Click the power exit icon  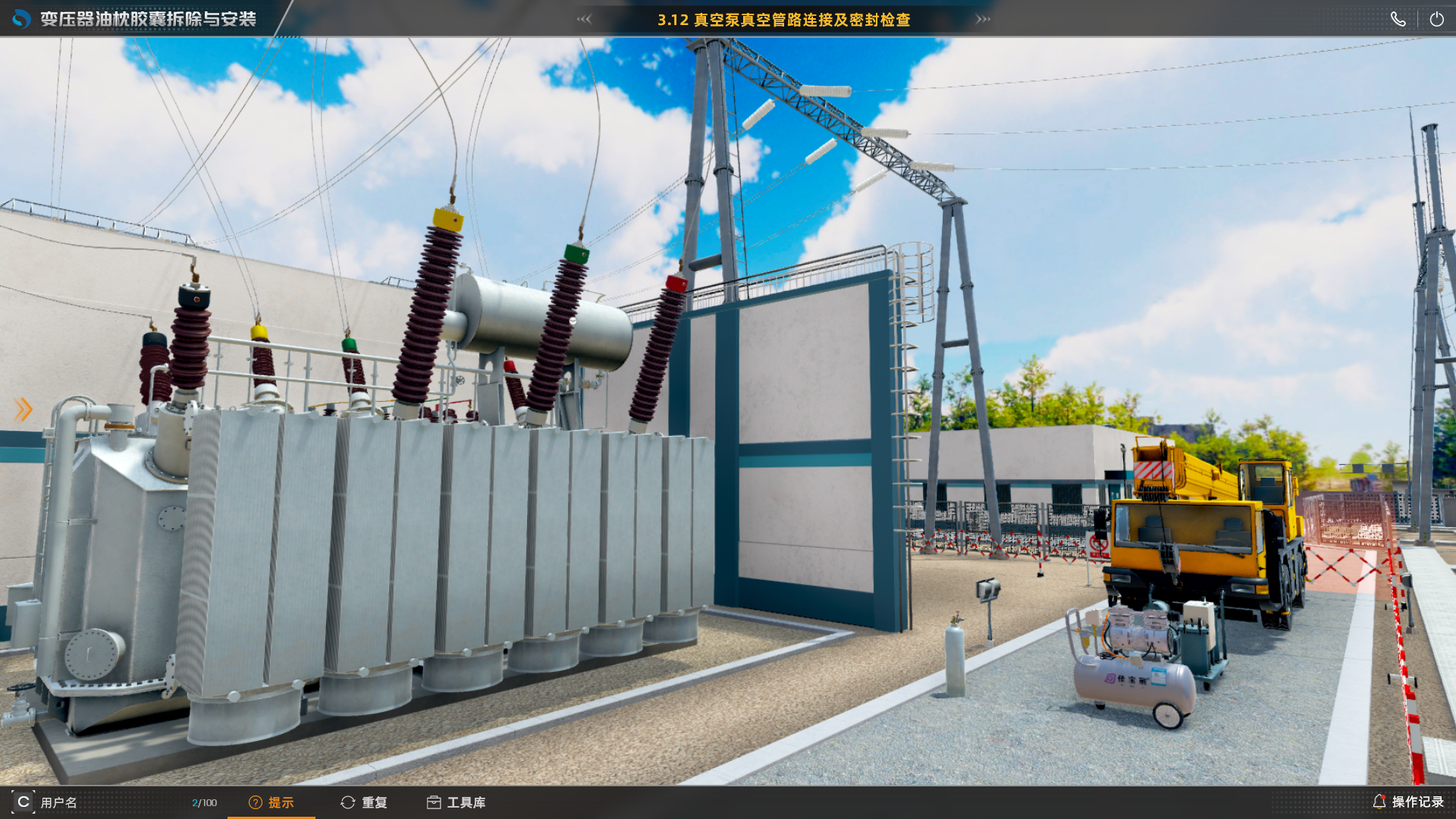pos(1436,20)
